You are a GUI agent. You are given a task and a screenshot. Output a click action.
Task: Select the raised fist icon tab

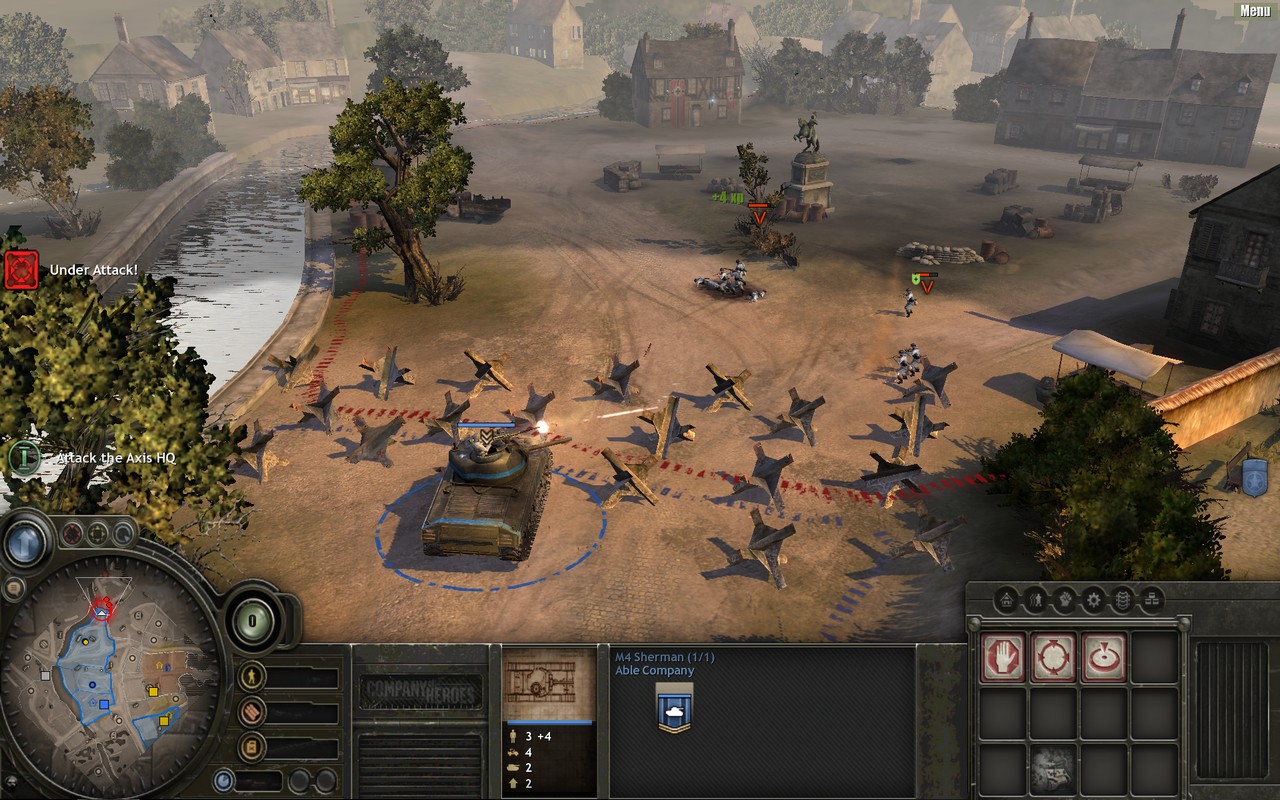point(1065,600)
